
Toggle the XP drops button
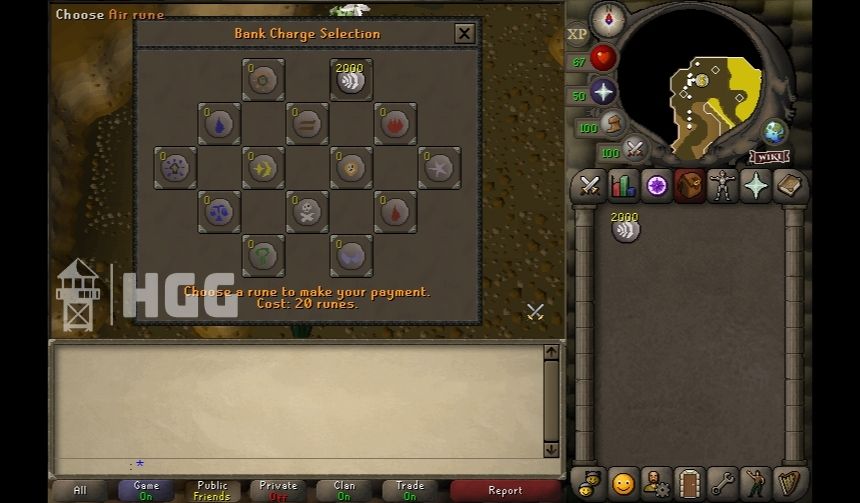click(577, 34)
